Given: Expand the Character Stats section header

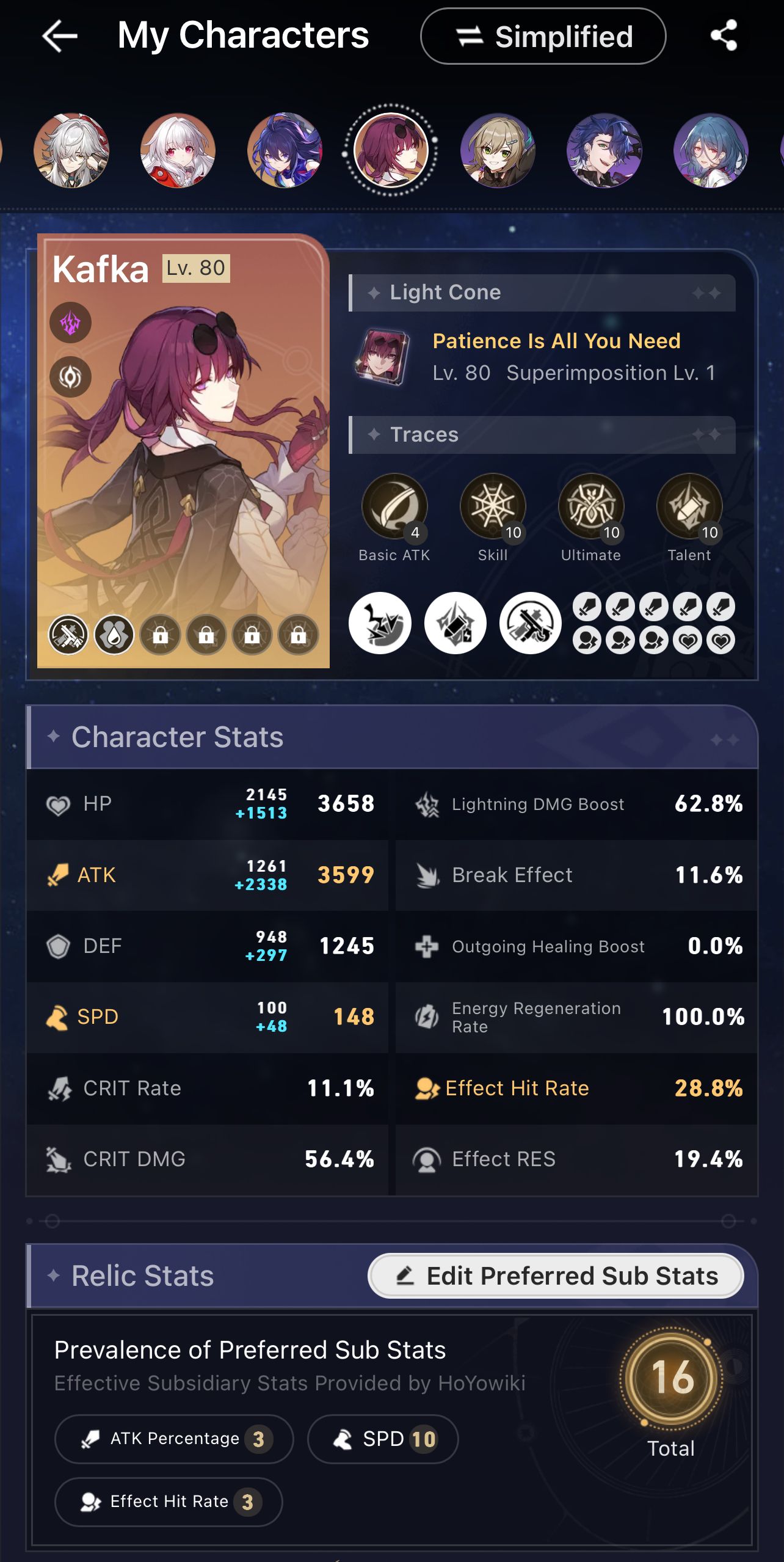Looking at the screenshot, I should pos(177,737).
